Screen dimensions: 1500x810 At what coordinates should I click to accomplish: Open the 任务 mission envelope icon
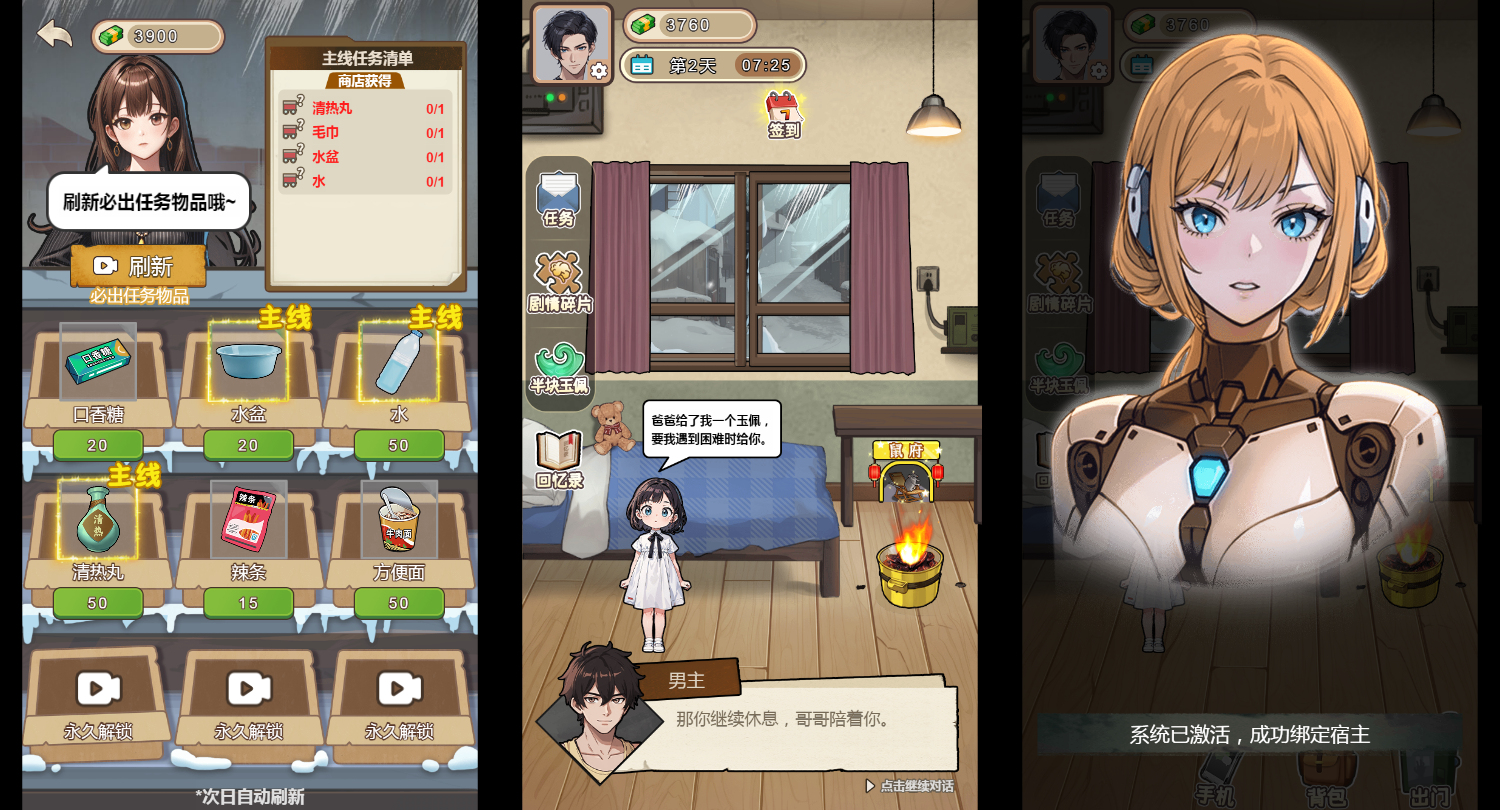coord(558,195)
